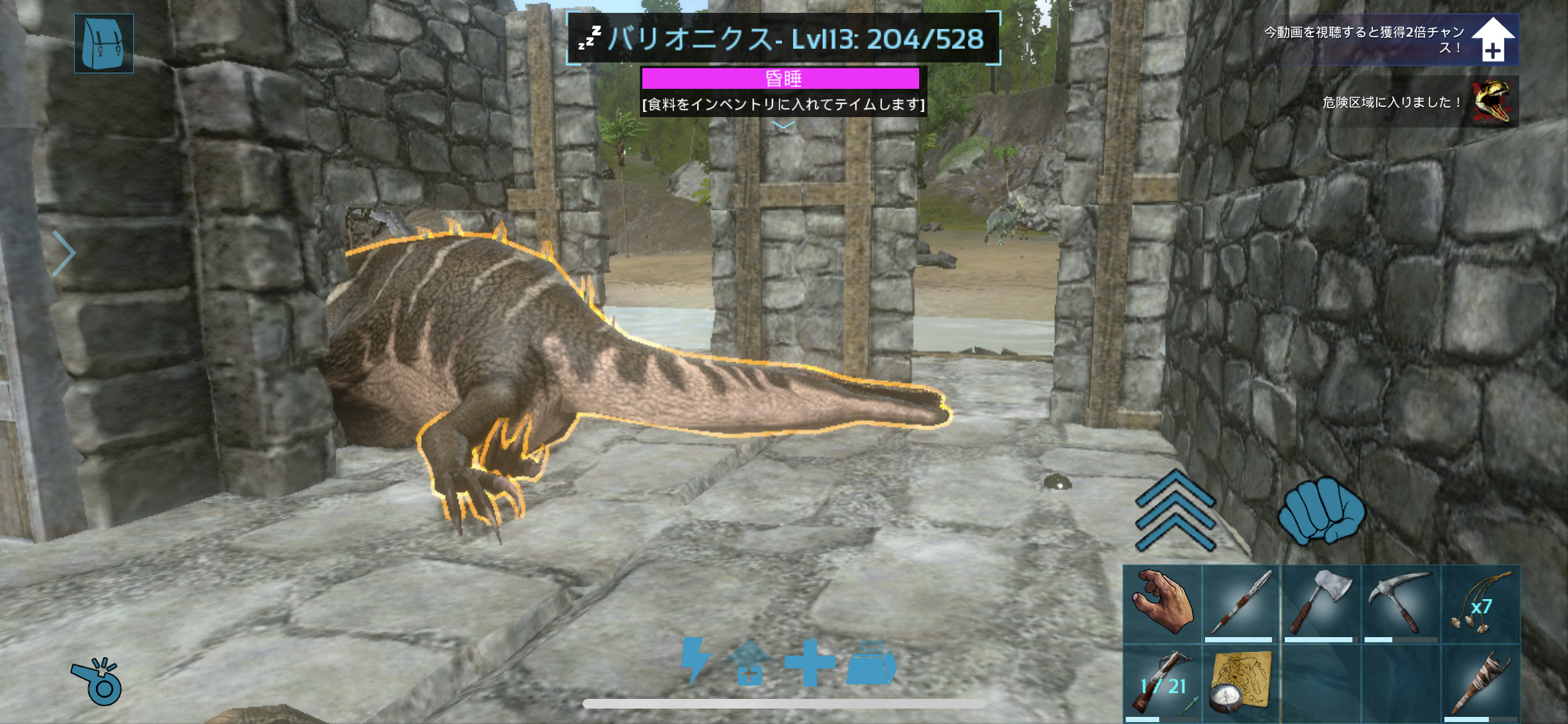The width and height of the screenshot is (1568, 724).
Task: Expand the left side arrow panel
Action: (64, 253)
